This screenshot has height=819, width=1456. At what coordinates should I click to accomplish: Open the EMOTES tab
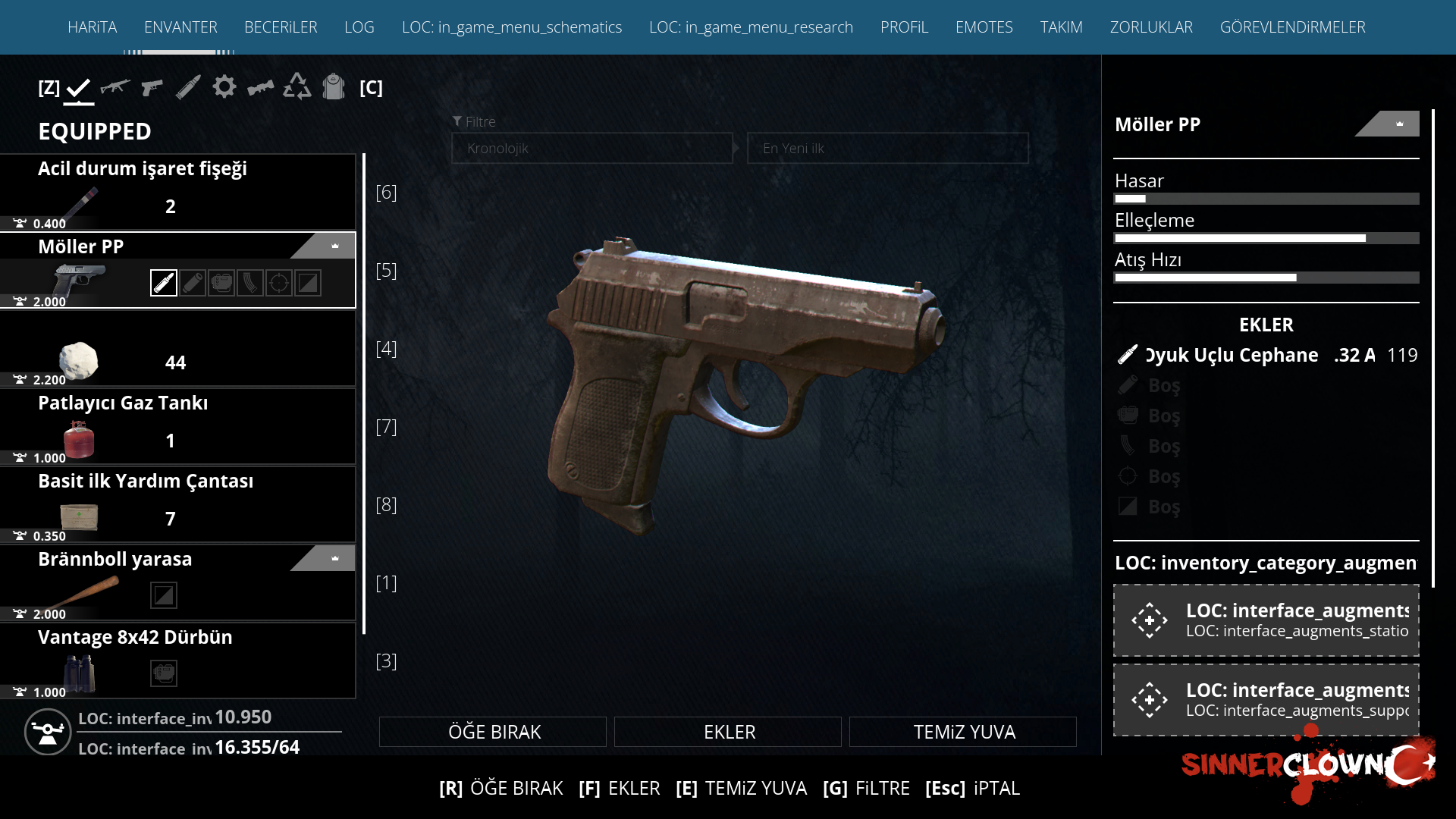(x=984, y=27)
